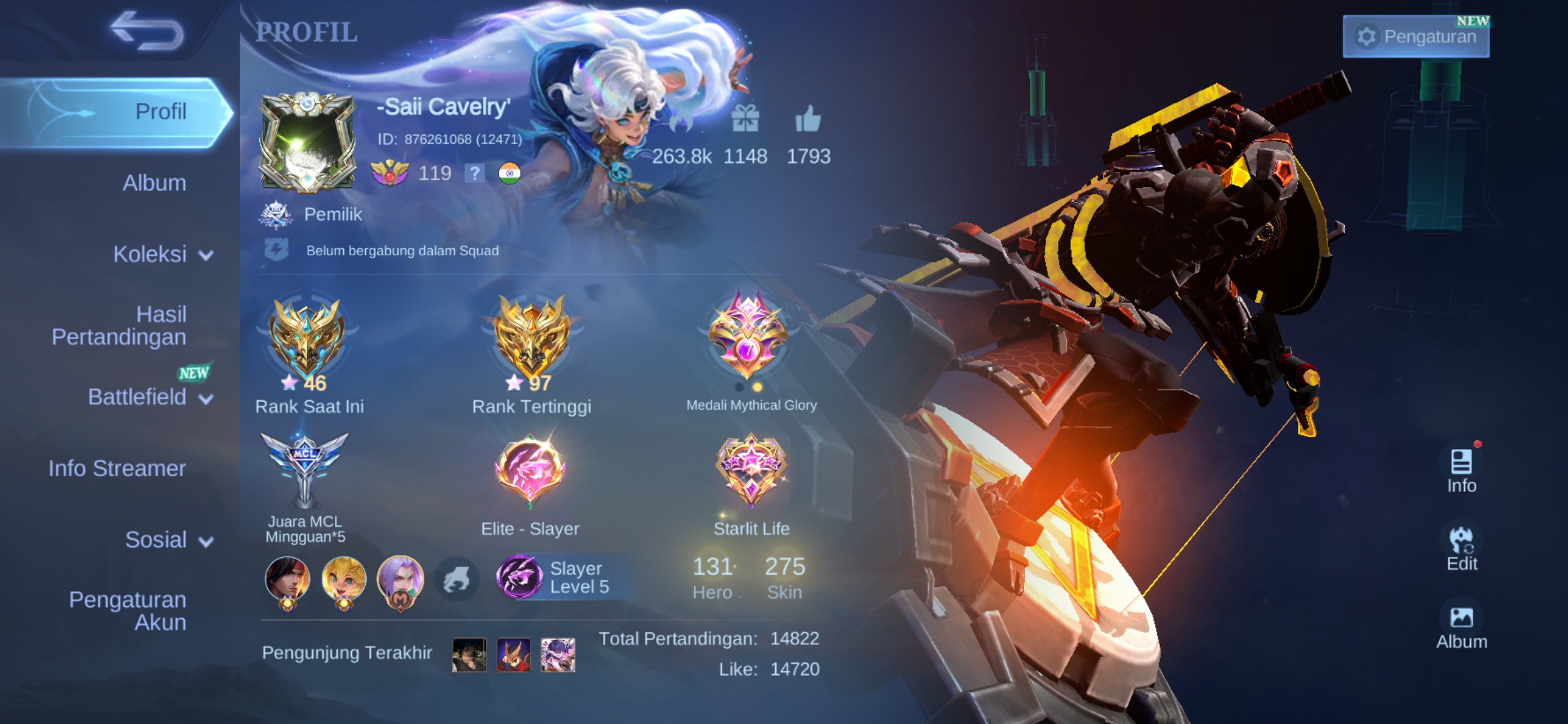The width and height of the screenshot is (1568, 724).
Task: Go back using the return arrow
Action: [146, 32]
